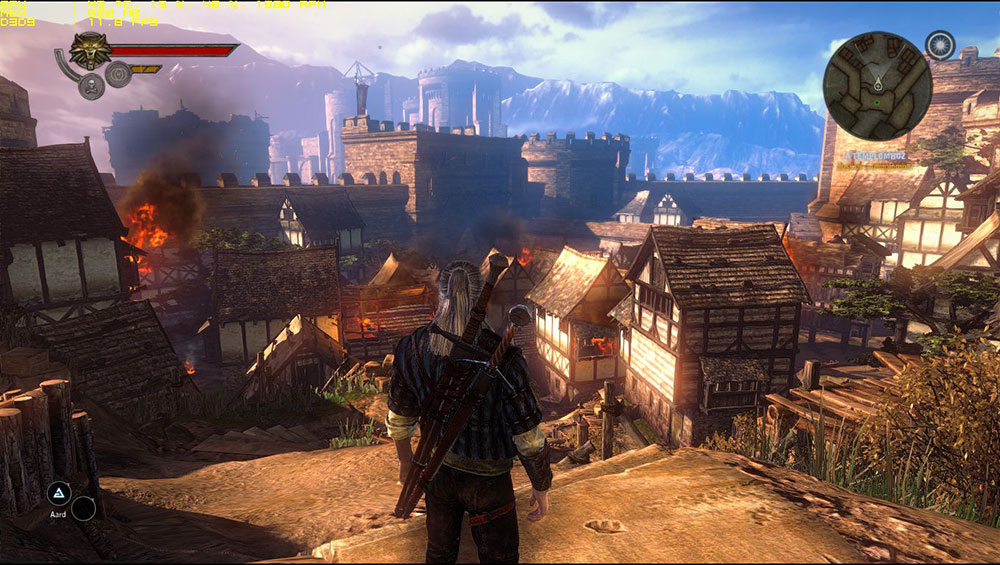The width and height of the screenshot is (1000, 565).
Task: Click the wolf head medallion
Action: click(x=90, y=50)
